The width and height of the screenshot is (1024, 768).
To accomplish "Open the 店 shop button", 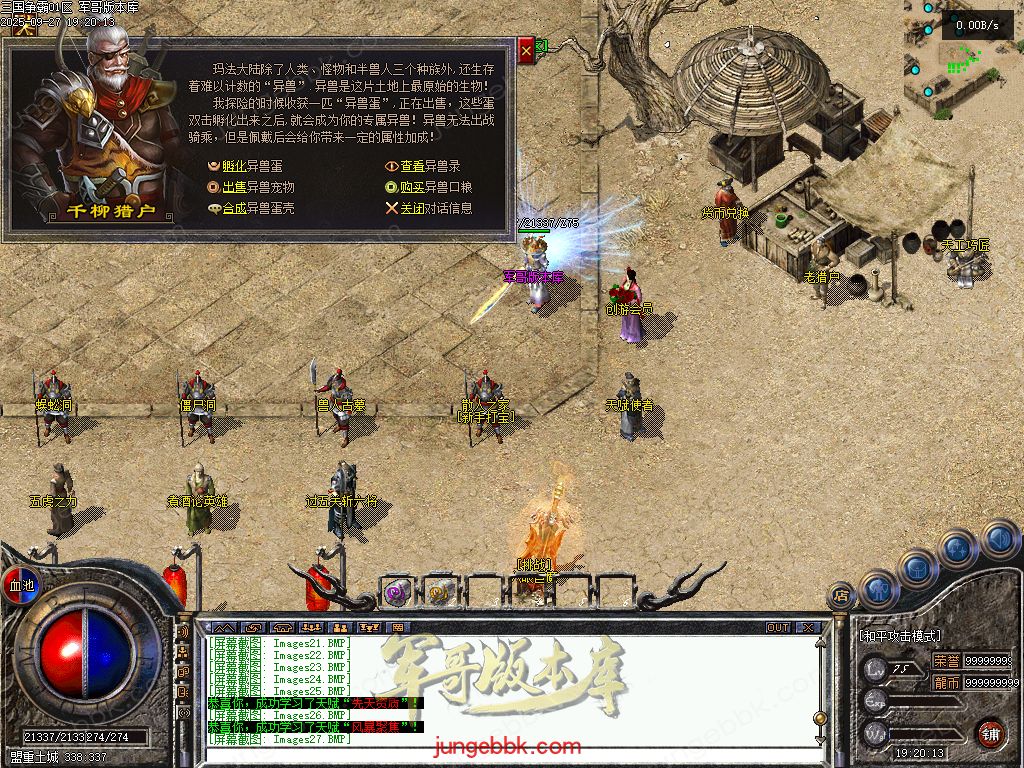I will (x=841, y=597).
